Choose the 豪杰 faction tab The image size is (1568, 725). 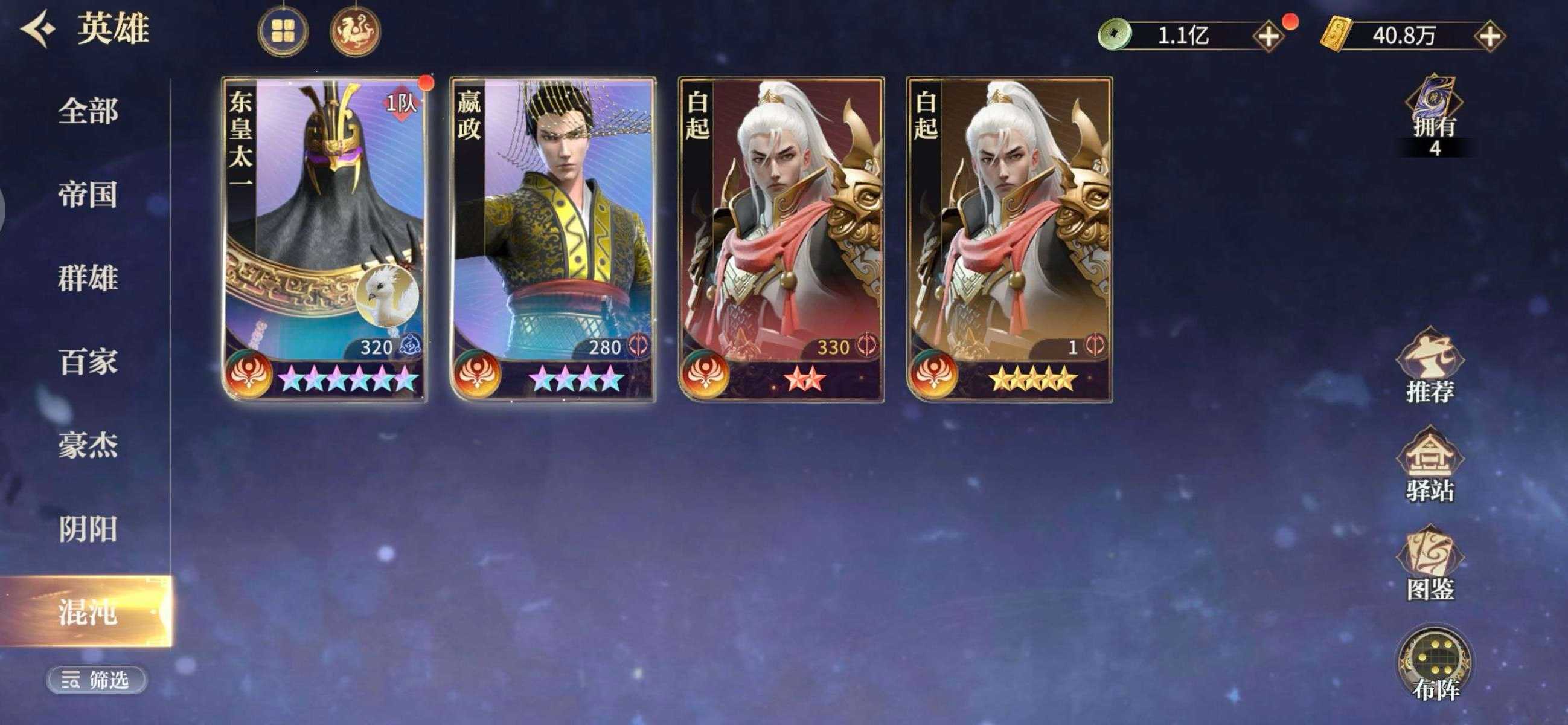click(88, 445)
